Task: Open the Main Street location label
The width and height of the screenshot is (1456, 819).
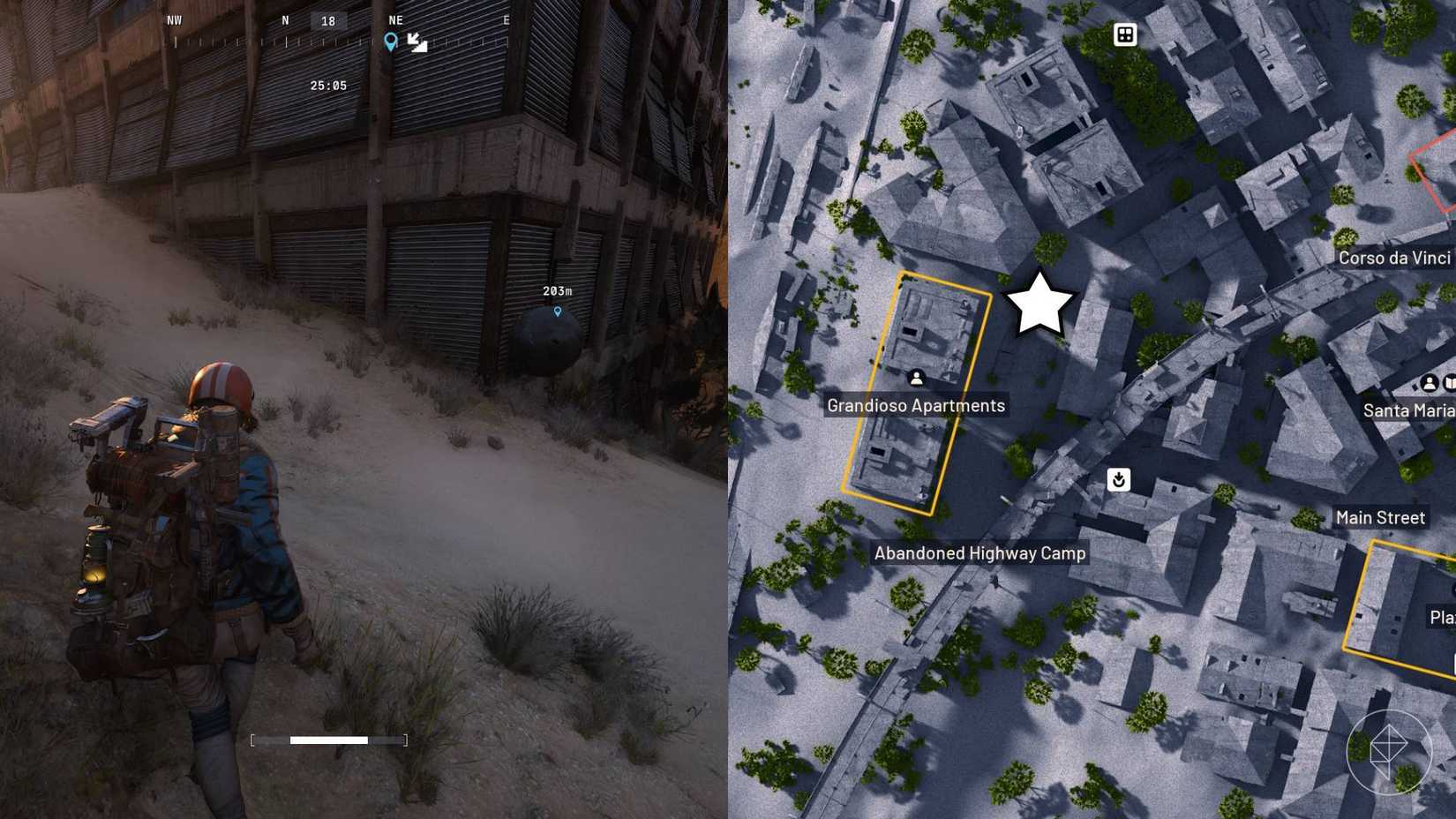Action: pos(1380,518)
